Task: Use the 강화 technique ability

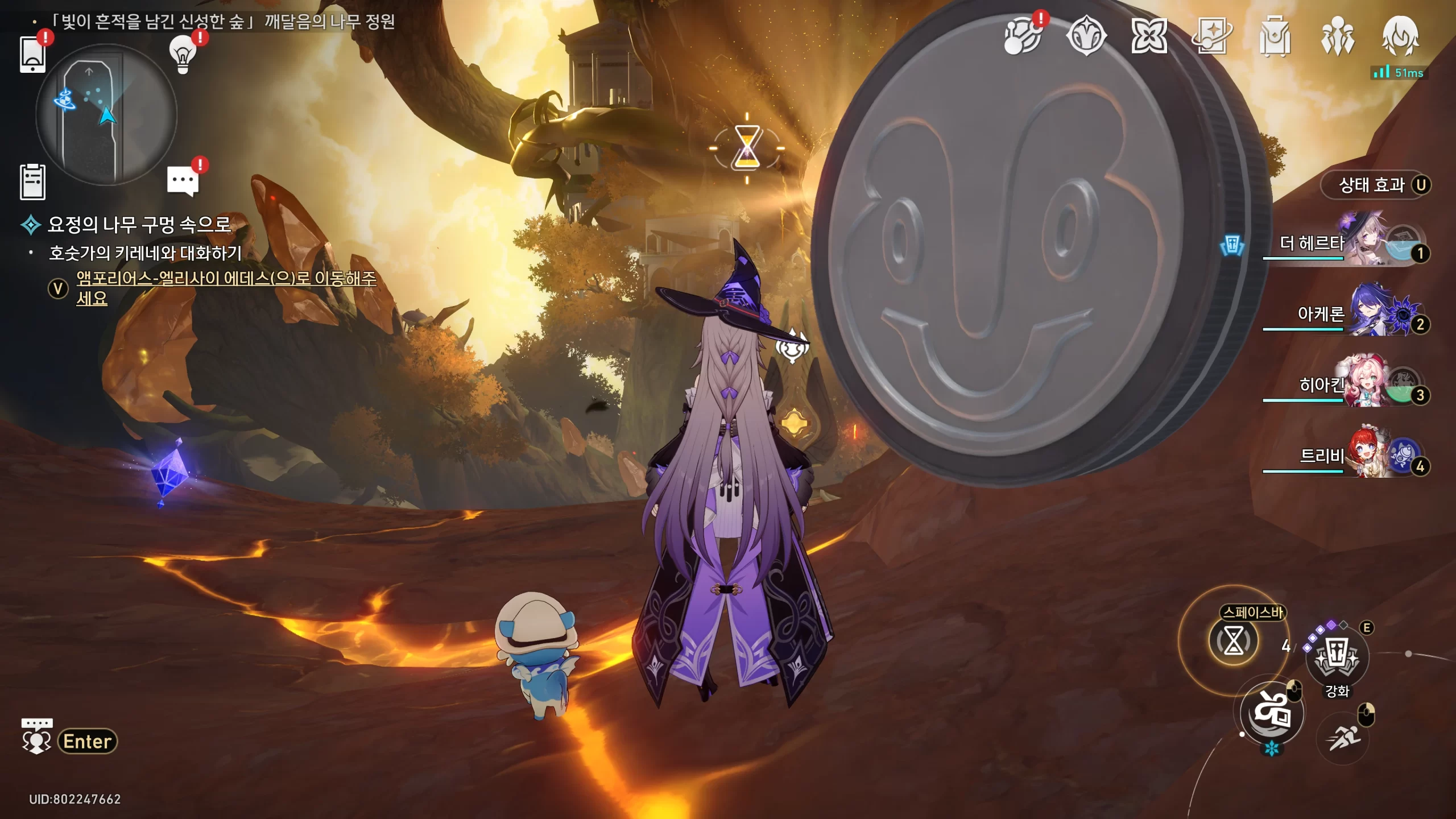Action: tap(1337, 660)
